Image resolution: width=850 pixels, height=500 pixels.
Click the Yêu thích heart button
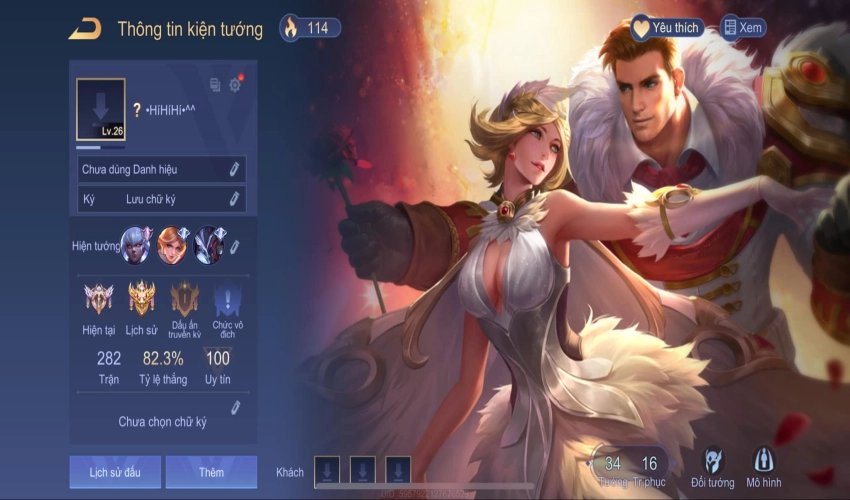666,28
